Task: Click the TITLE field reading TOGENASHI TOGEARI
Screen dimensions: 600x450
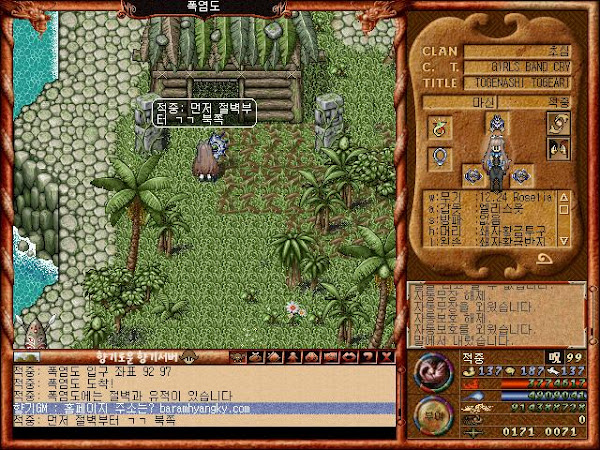Action: [x=521, y=84]
